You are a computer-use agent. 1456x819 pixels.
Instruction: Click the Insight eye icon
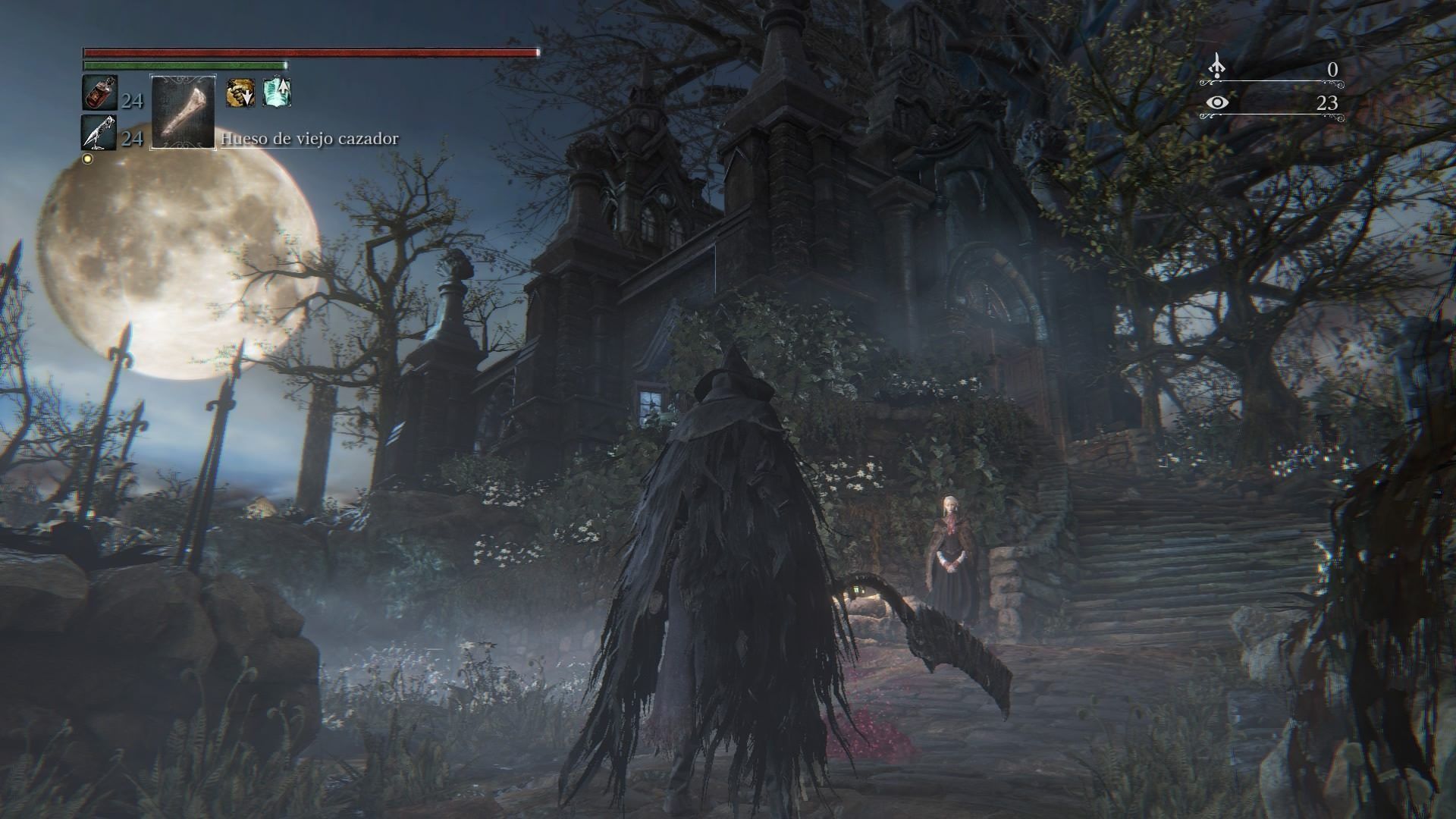(1217, 102)
